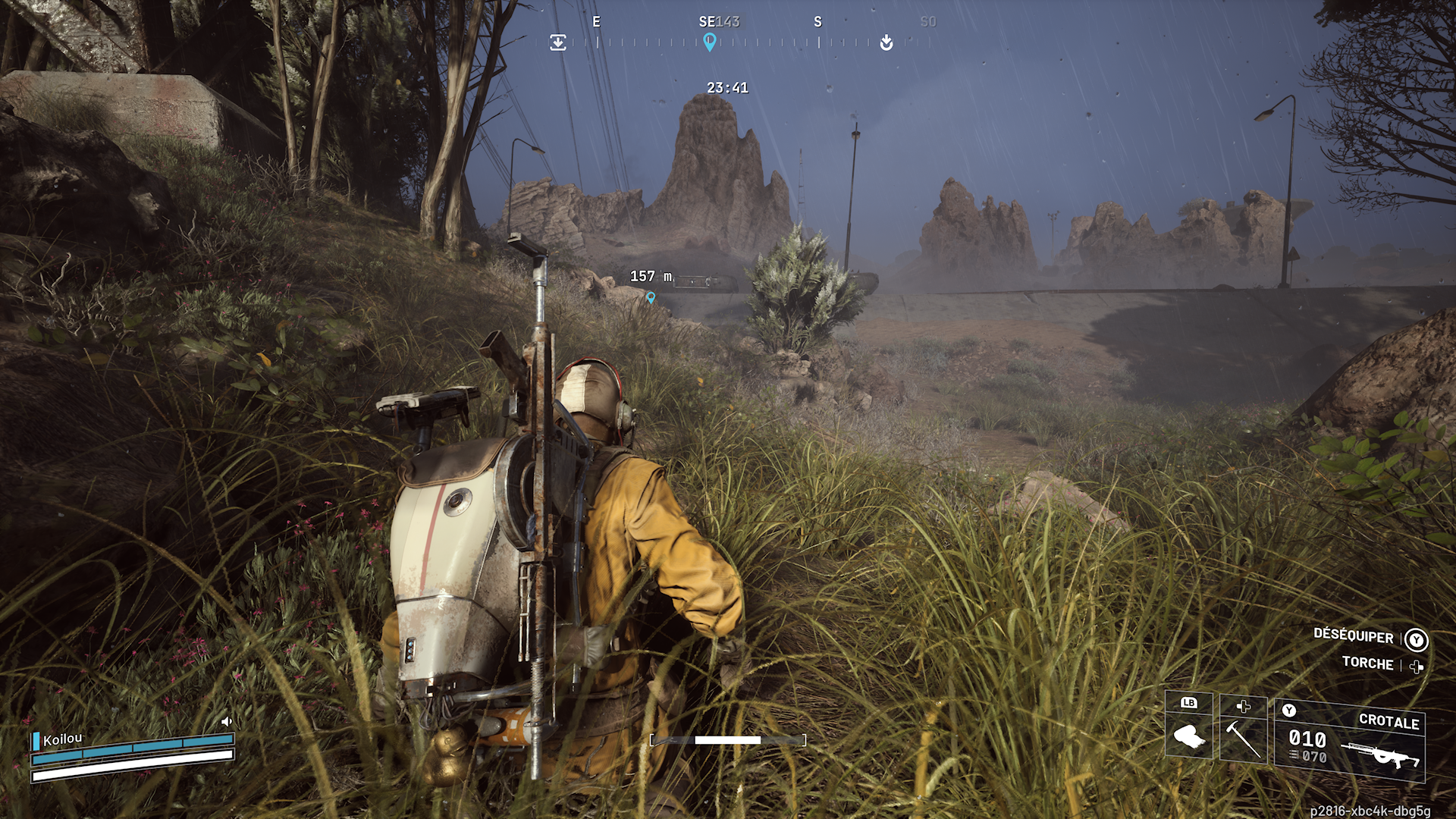Click the download-tray marker on the compass
This screenshot has width=1456, height=819.
[558, 42]
